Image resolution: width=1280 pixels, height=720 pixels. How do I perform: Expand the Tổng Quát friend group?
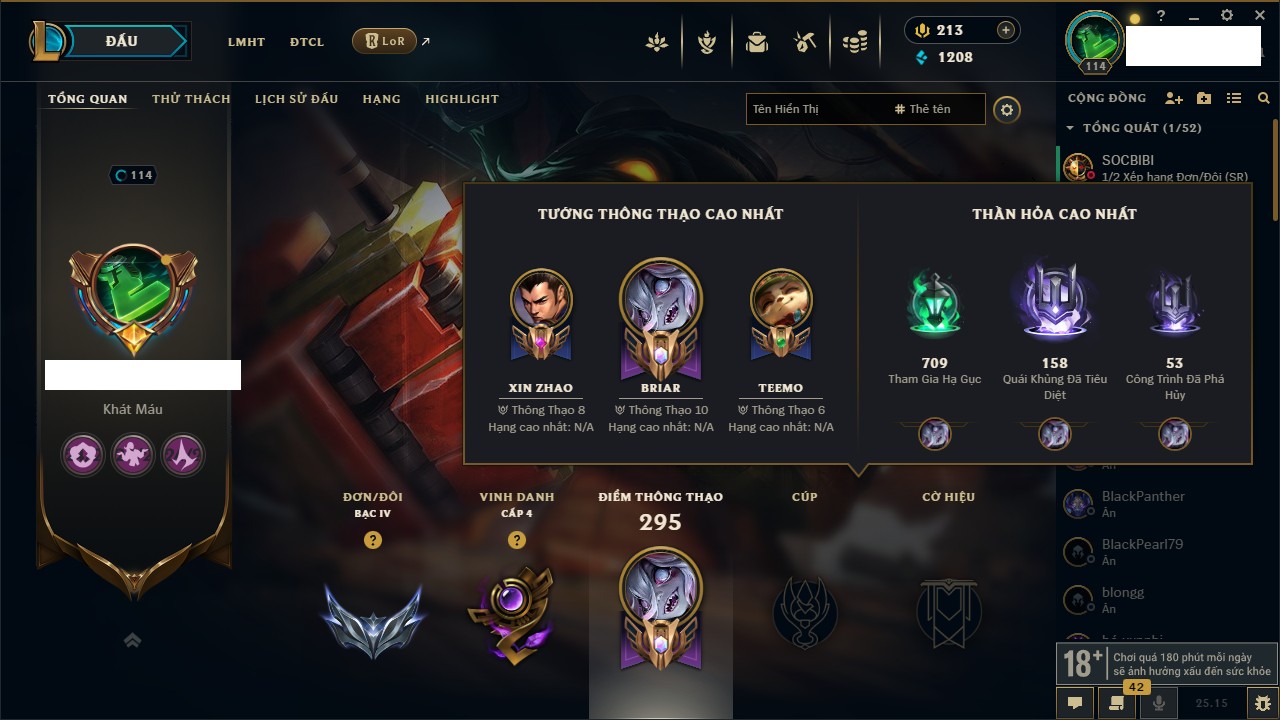(1071, 128)
